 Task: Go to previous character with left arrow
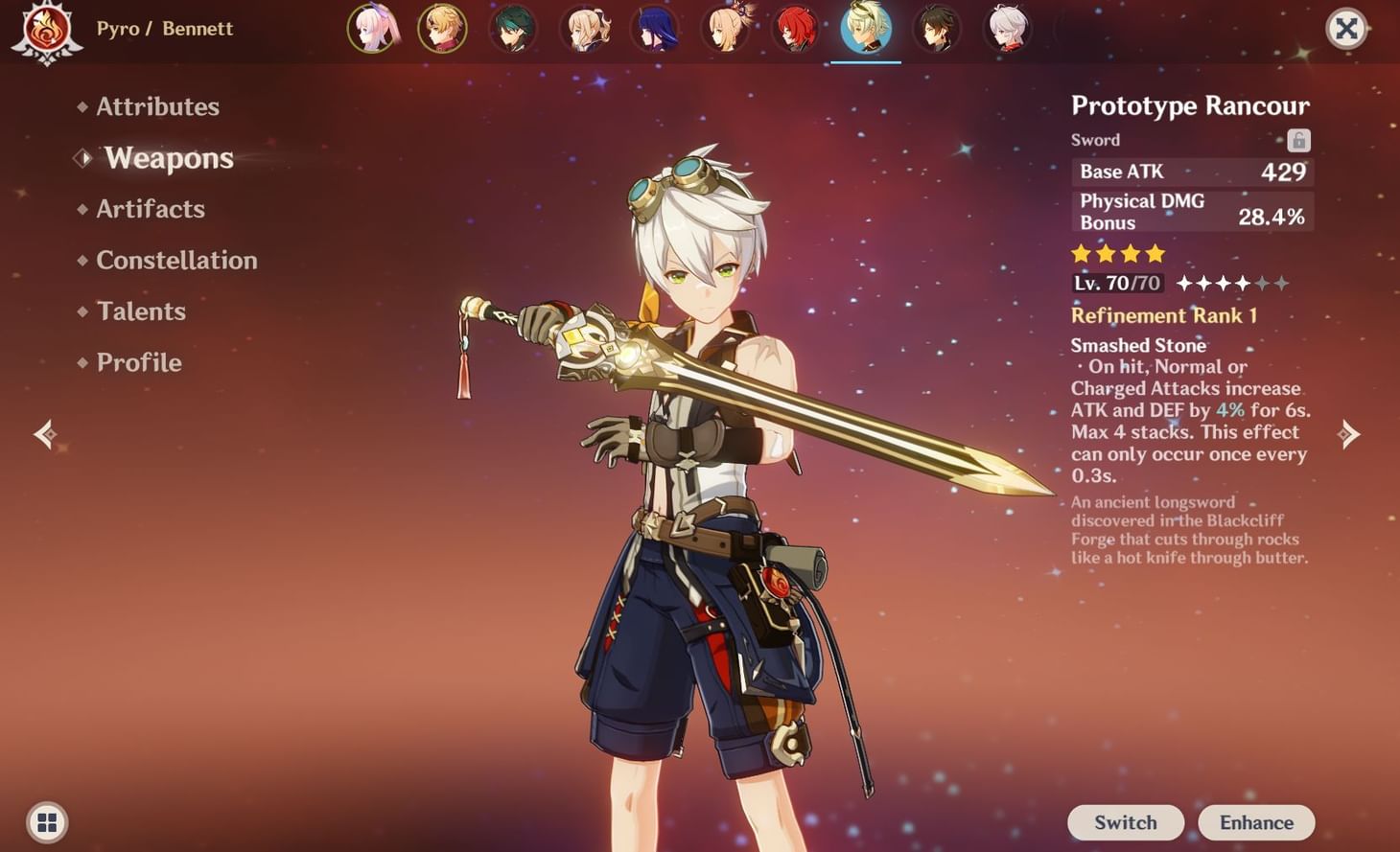43,434
